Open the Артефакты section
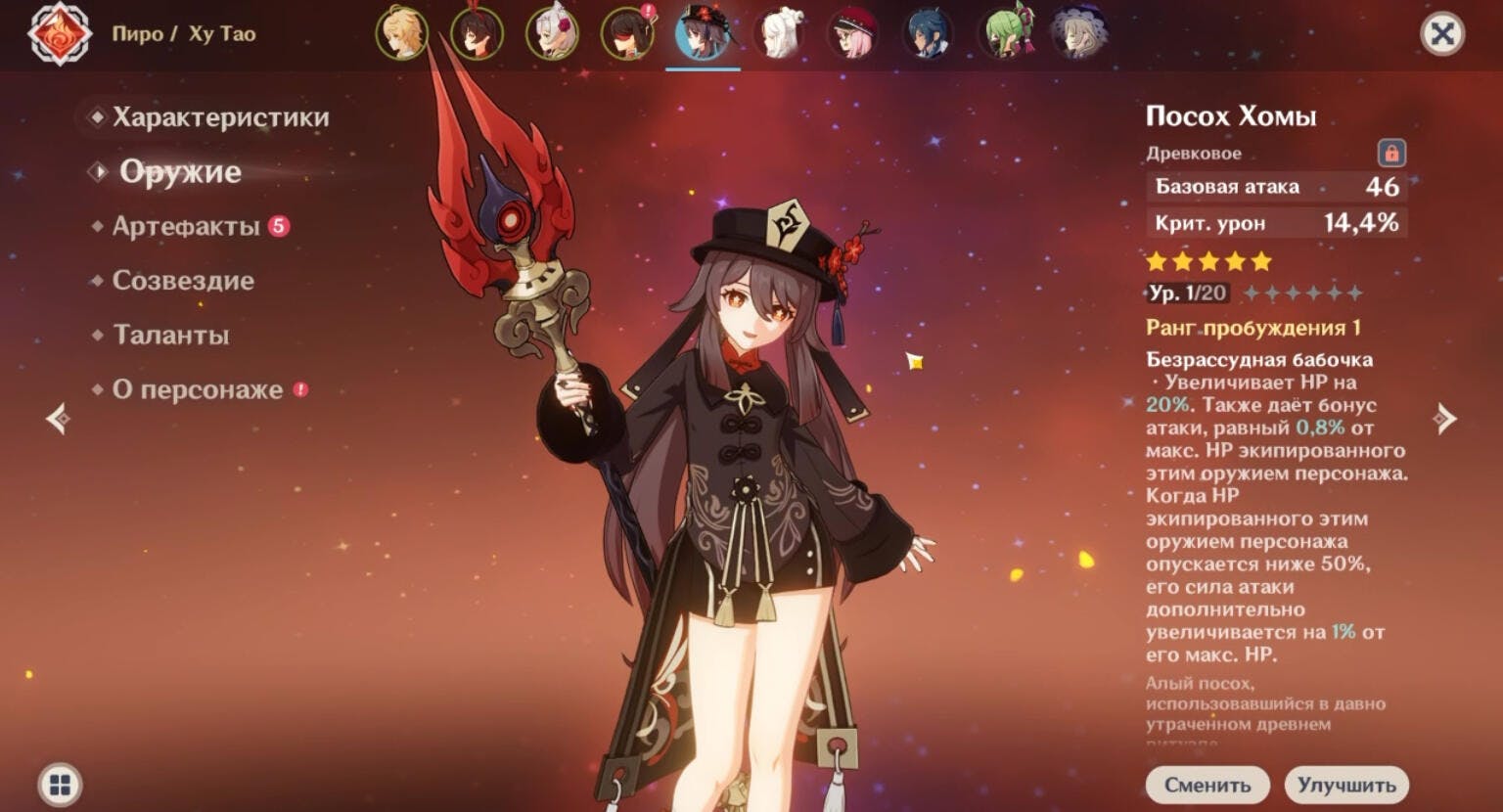 [186, 226]
